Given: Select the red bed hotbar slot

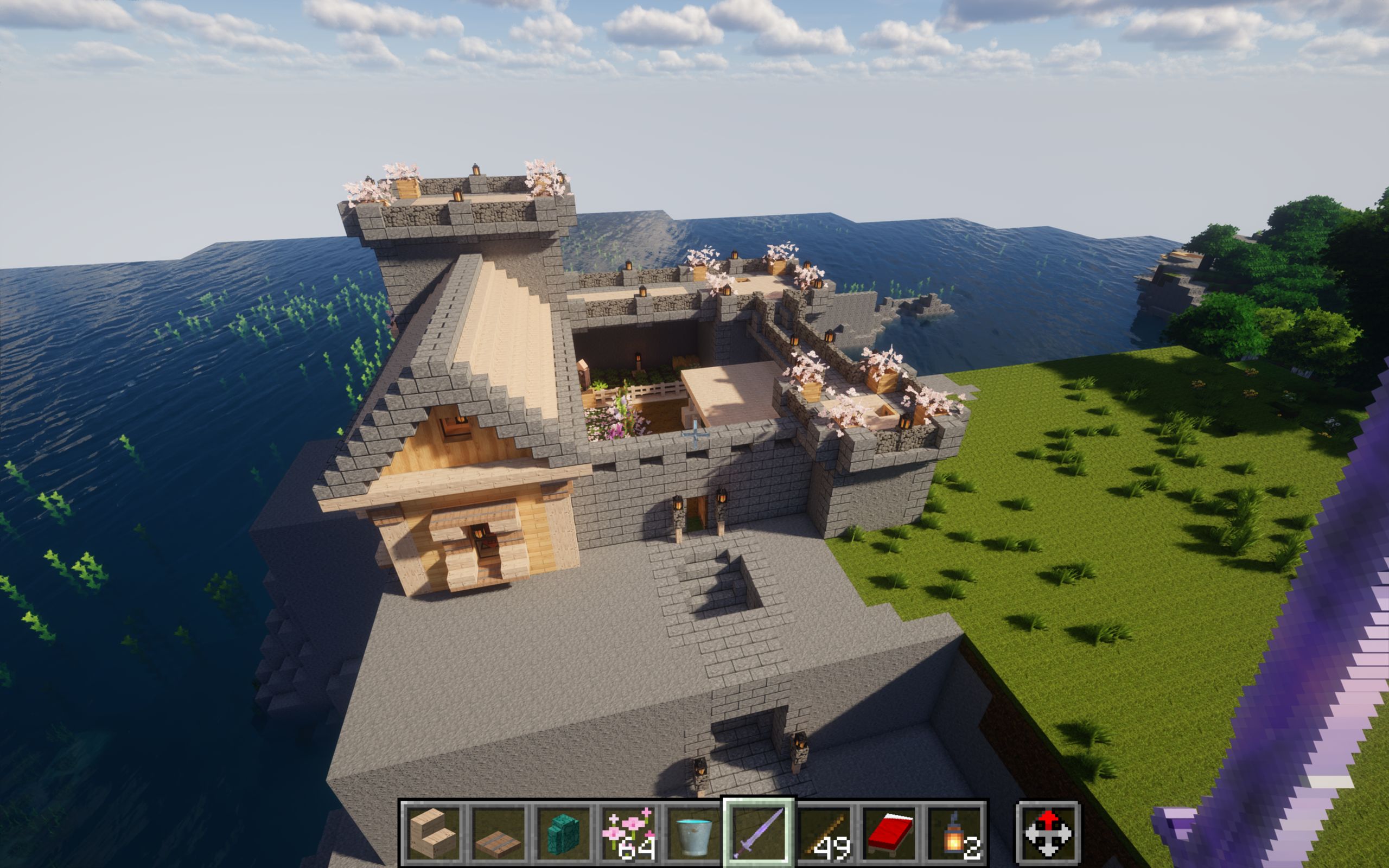Looking at the screenshot, I should coord(889,832).
